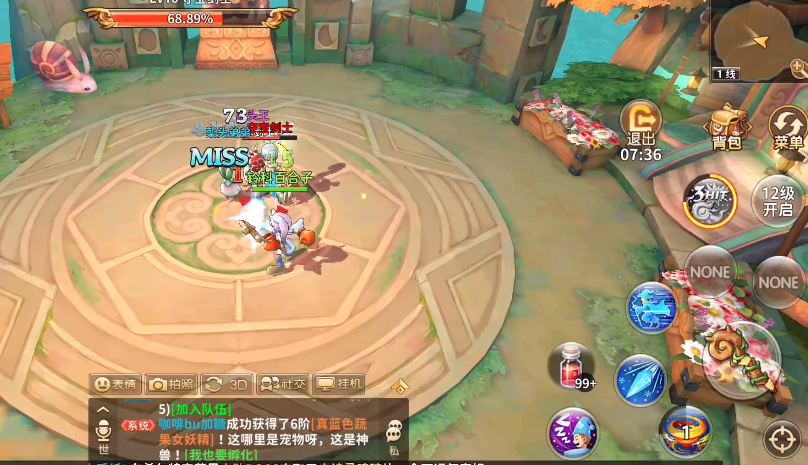Tap the locked 12级开启 skill slot
The height and width of the screenshot is (465, 808).
(778, 201)
